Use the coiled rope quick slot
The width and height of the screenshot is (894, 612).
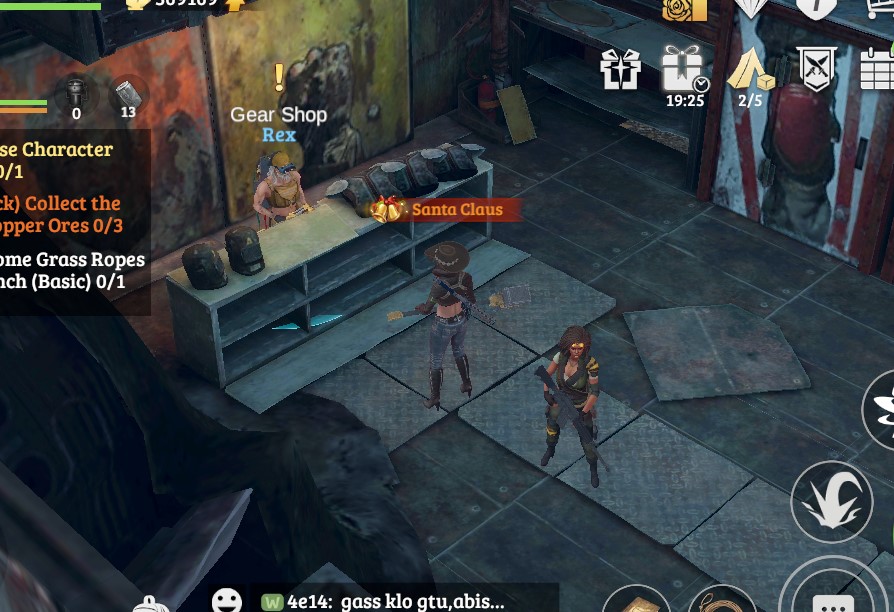722,601
